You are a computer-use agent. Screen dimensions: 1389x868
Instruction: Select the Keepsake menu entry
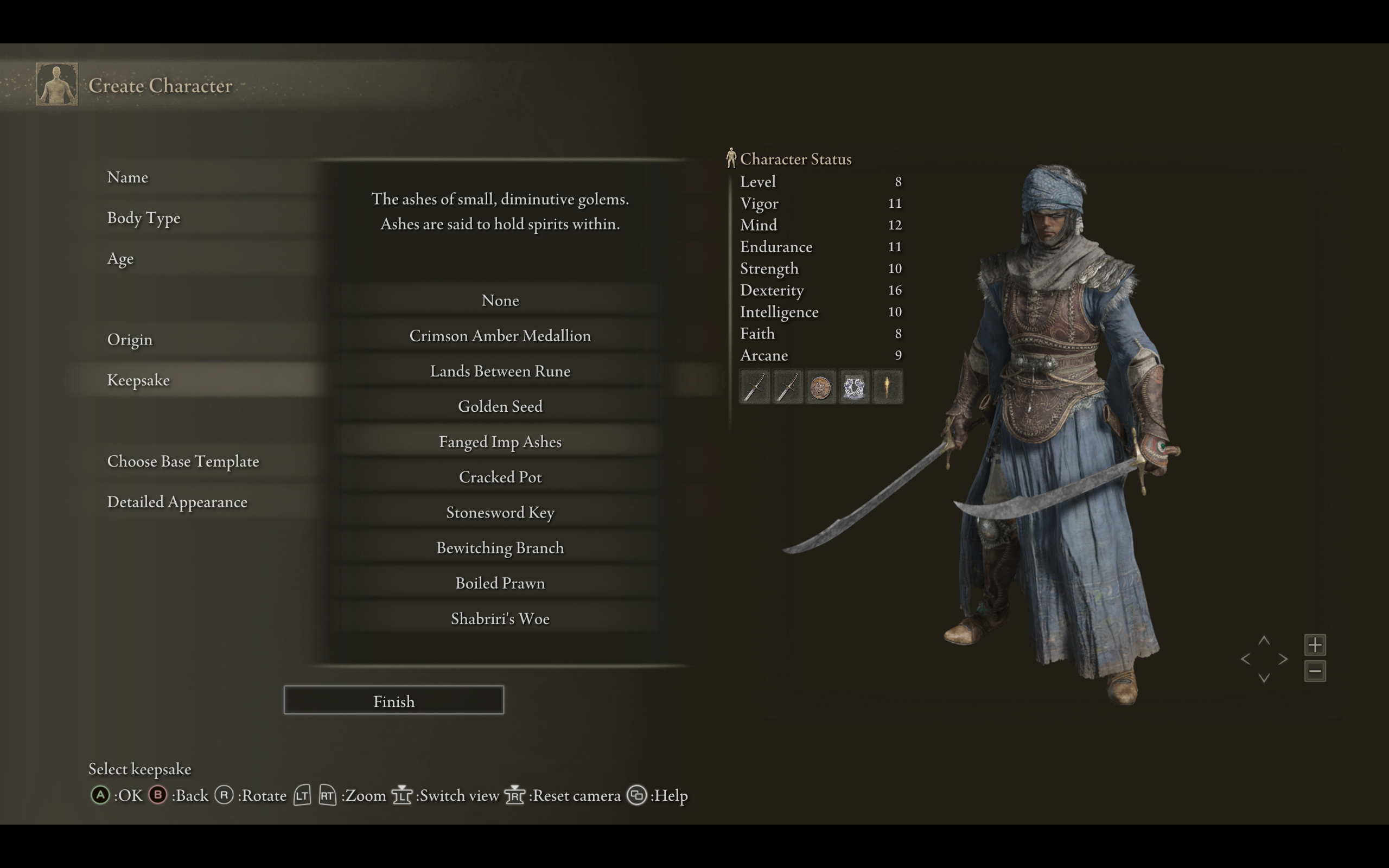[138, 380]
